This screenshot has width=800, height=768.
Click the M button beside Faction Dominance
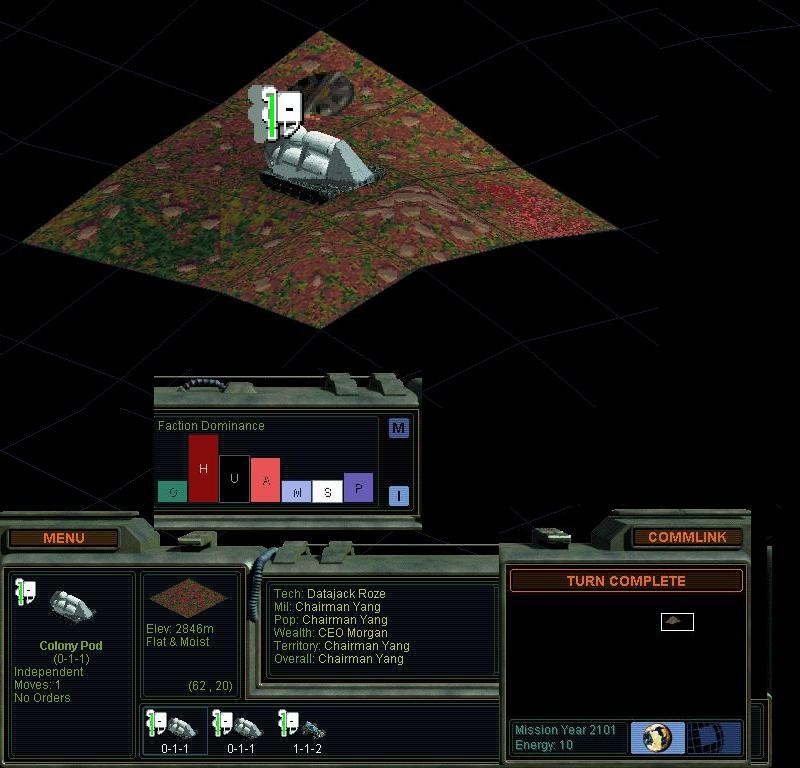399,428
